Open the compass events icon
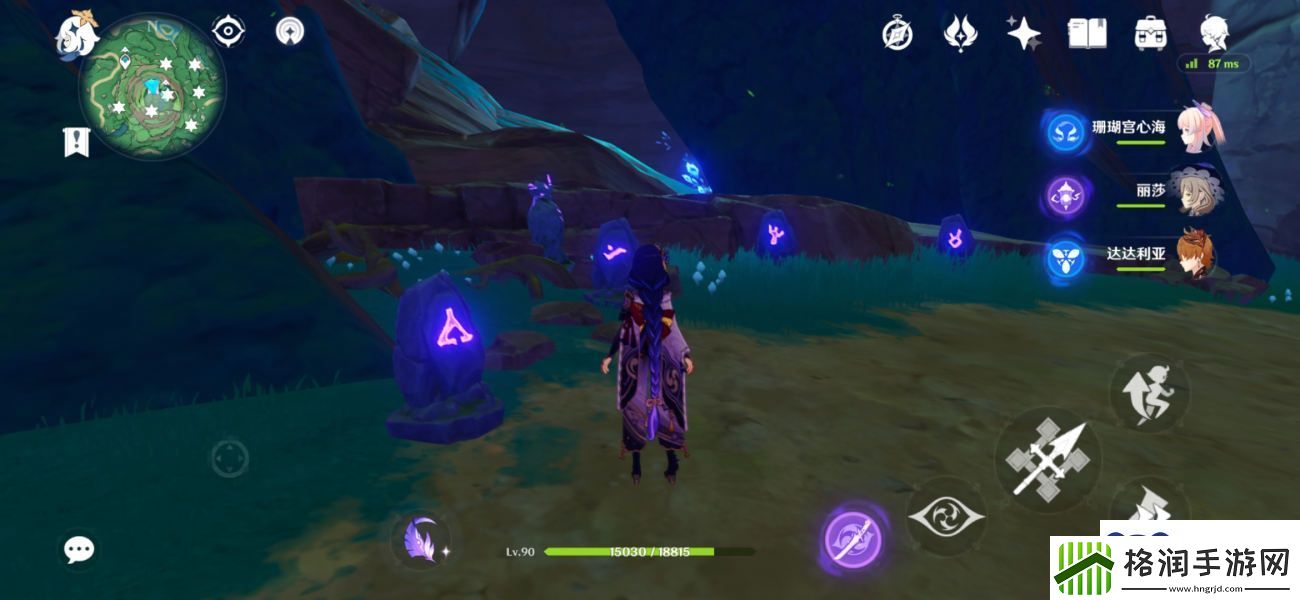Screen dimensions: 1300x600 pyautogui.click(x=897, y=34)
